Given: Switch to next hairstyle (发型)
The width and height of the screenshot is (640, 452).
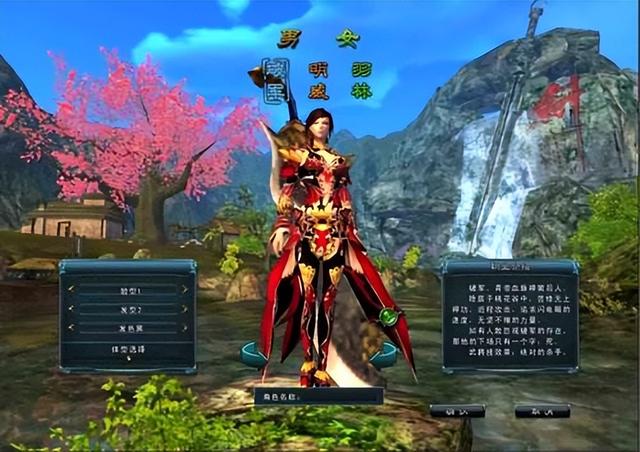Looking at the screenshot, I should (x=184, y=309).
